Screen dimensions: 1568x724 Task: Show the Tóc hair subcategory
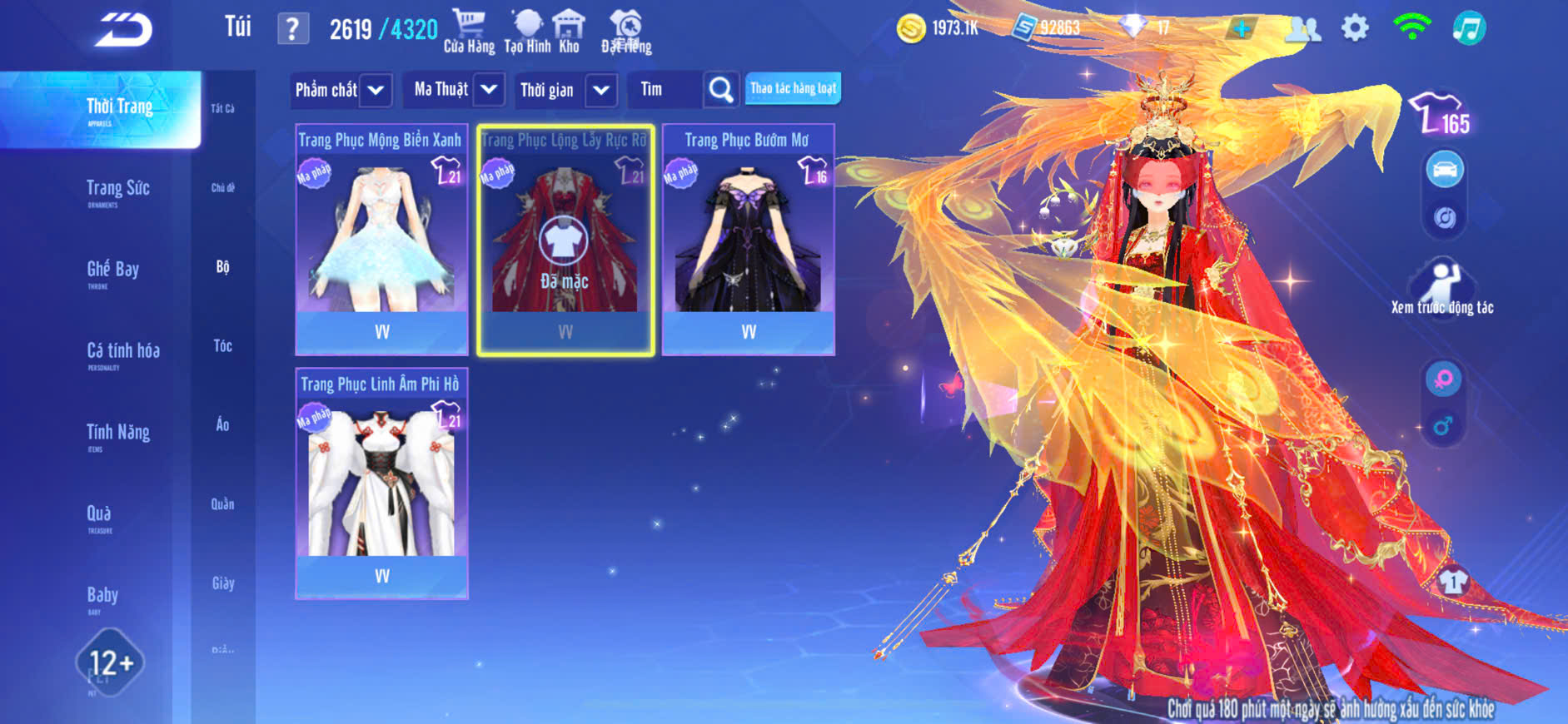(222, 345)
